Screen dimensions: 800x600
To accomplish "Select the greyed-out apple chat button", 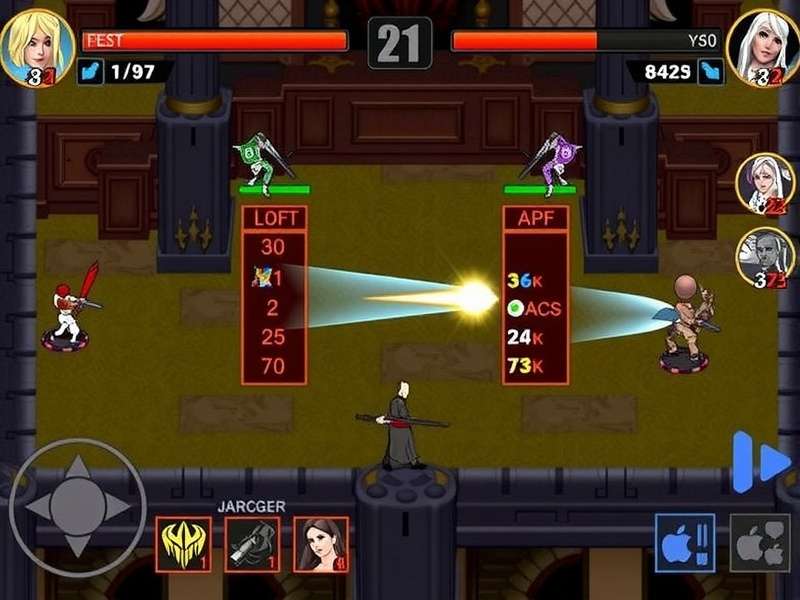I will pyautogui.click(x=759, y=543).
